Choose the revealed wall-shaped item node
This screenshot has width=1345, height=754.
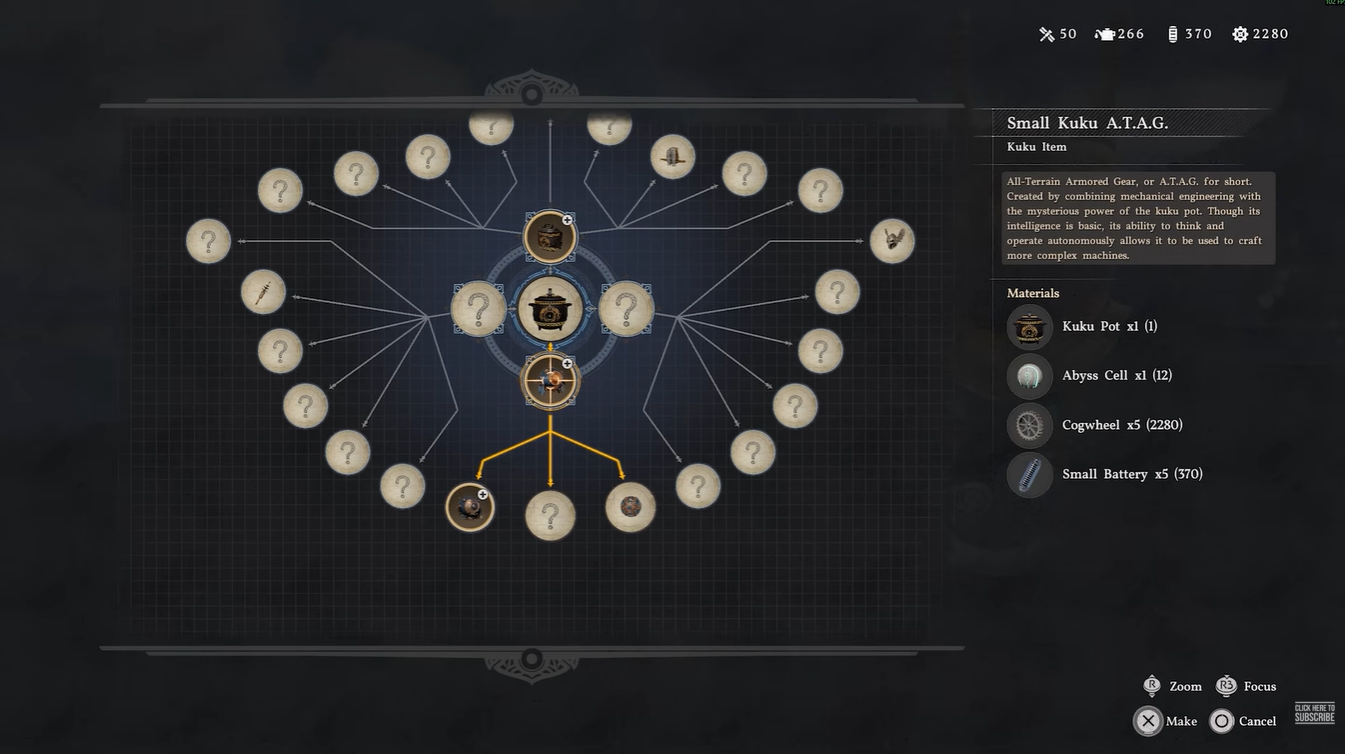673,157
